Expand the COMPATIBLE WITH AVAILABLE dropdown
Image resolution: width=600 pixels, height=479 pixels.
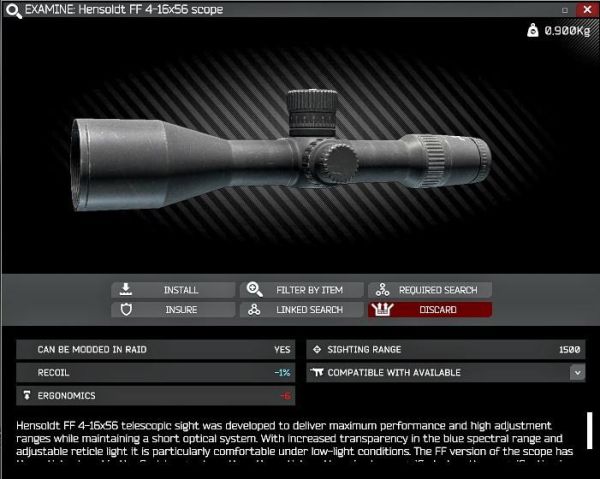point(577,372)
